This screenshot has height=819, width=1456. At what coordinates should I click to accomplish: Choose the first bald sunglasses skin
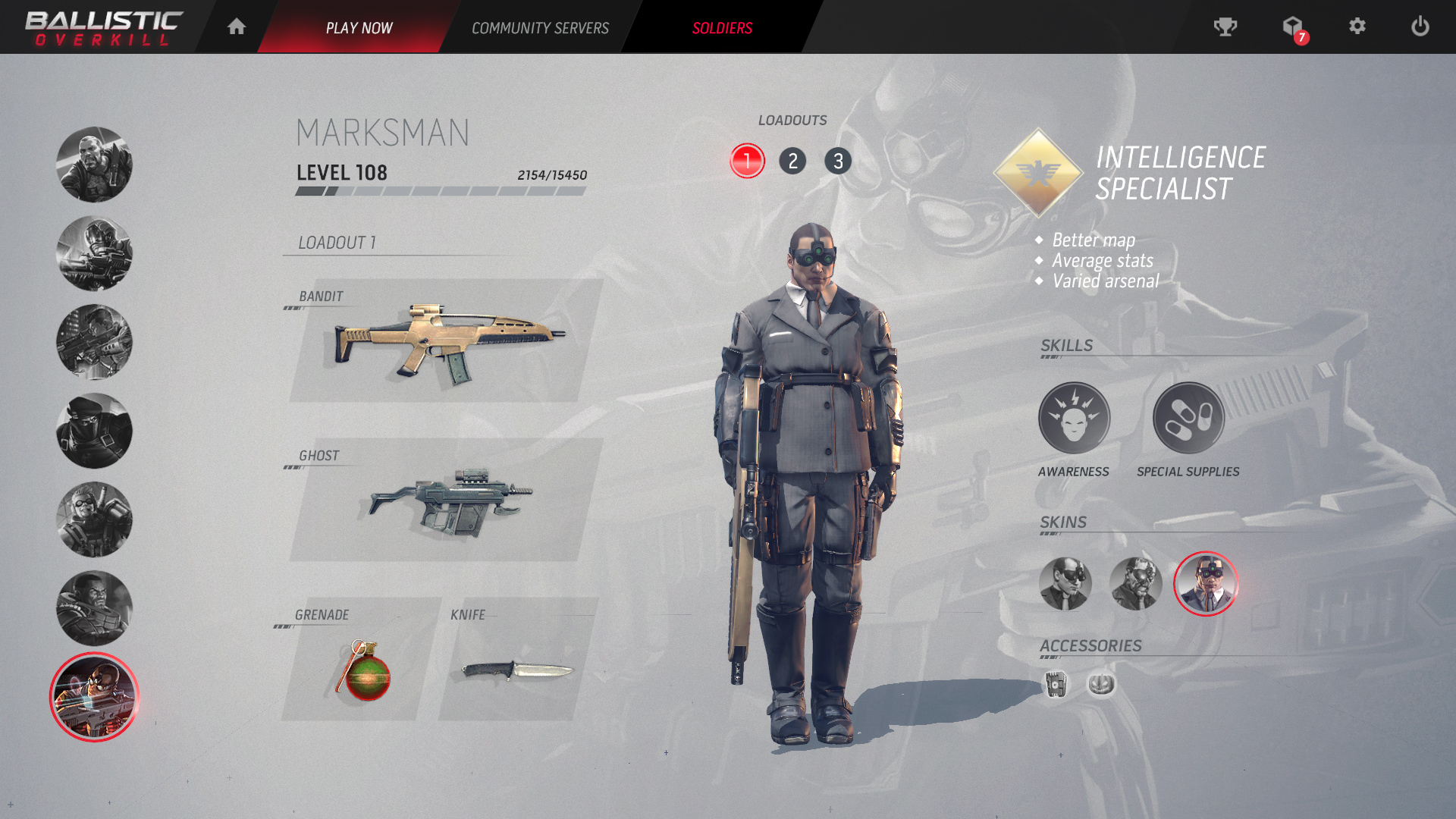1065,584
